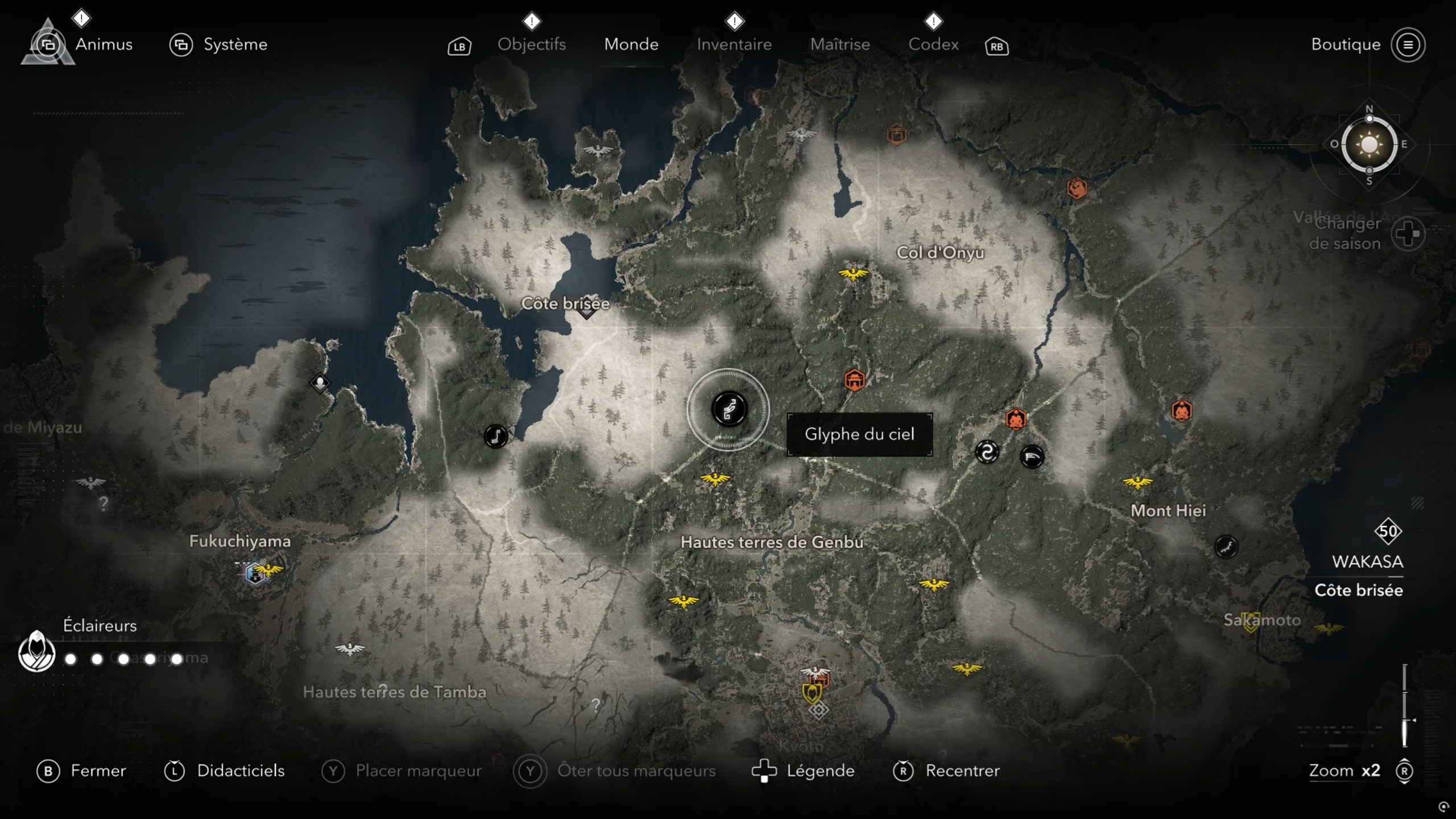Switch to the Objectifs tab
The image size is (1456, 819).
[x=531, y=44]
